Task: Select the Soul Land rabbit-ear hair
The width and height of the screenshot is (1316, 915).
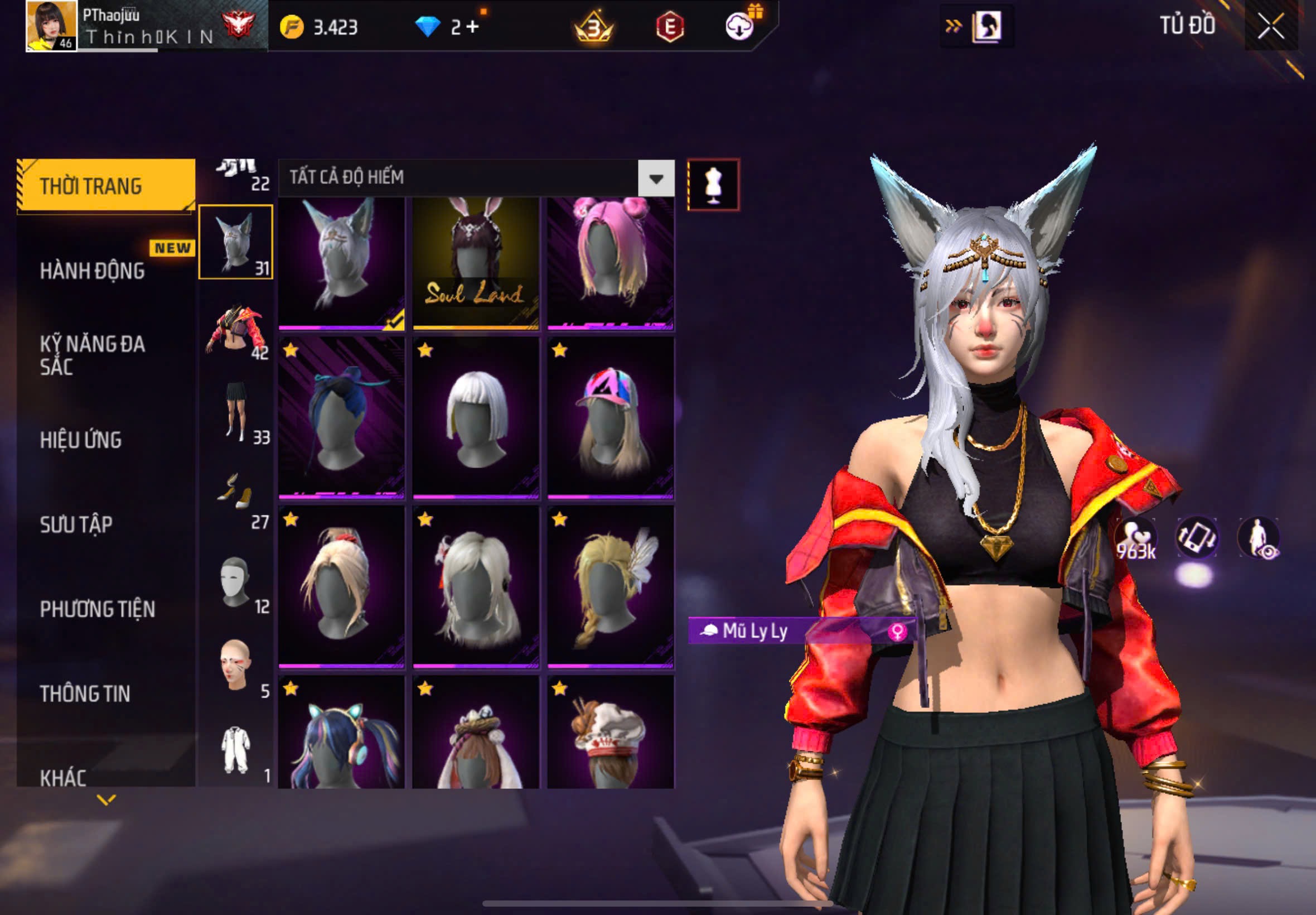Action: pyautogui.click(x=476, y=264)
